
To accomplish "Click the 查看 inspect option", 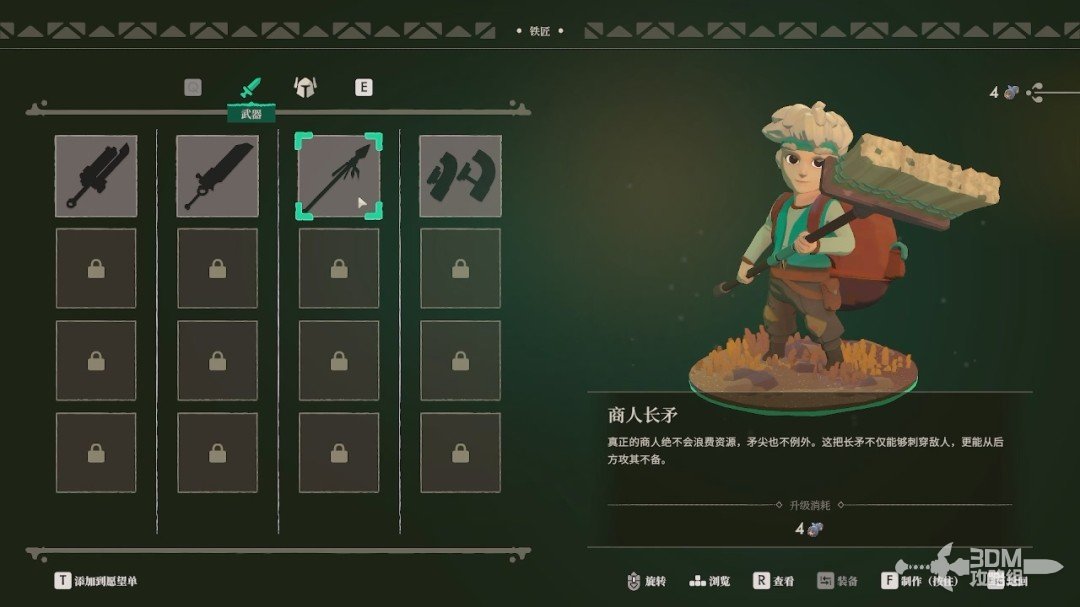I will click(774, 580).
